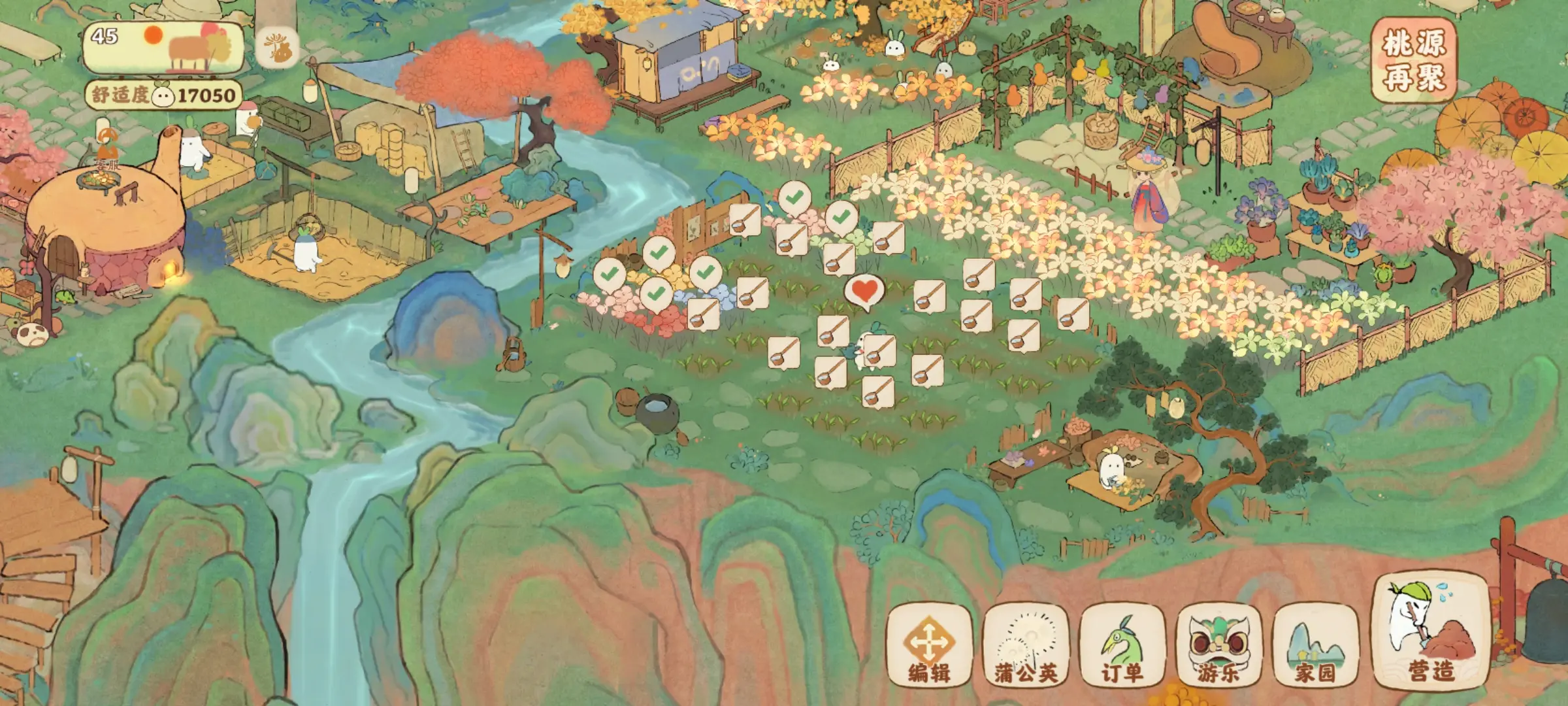
Task: Tap the round pouch icon near weather panel
Action: click(x=278, y=48)
